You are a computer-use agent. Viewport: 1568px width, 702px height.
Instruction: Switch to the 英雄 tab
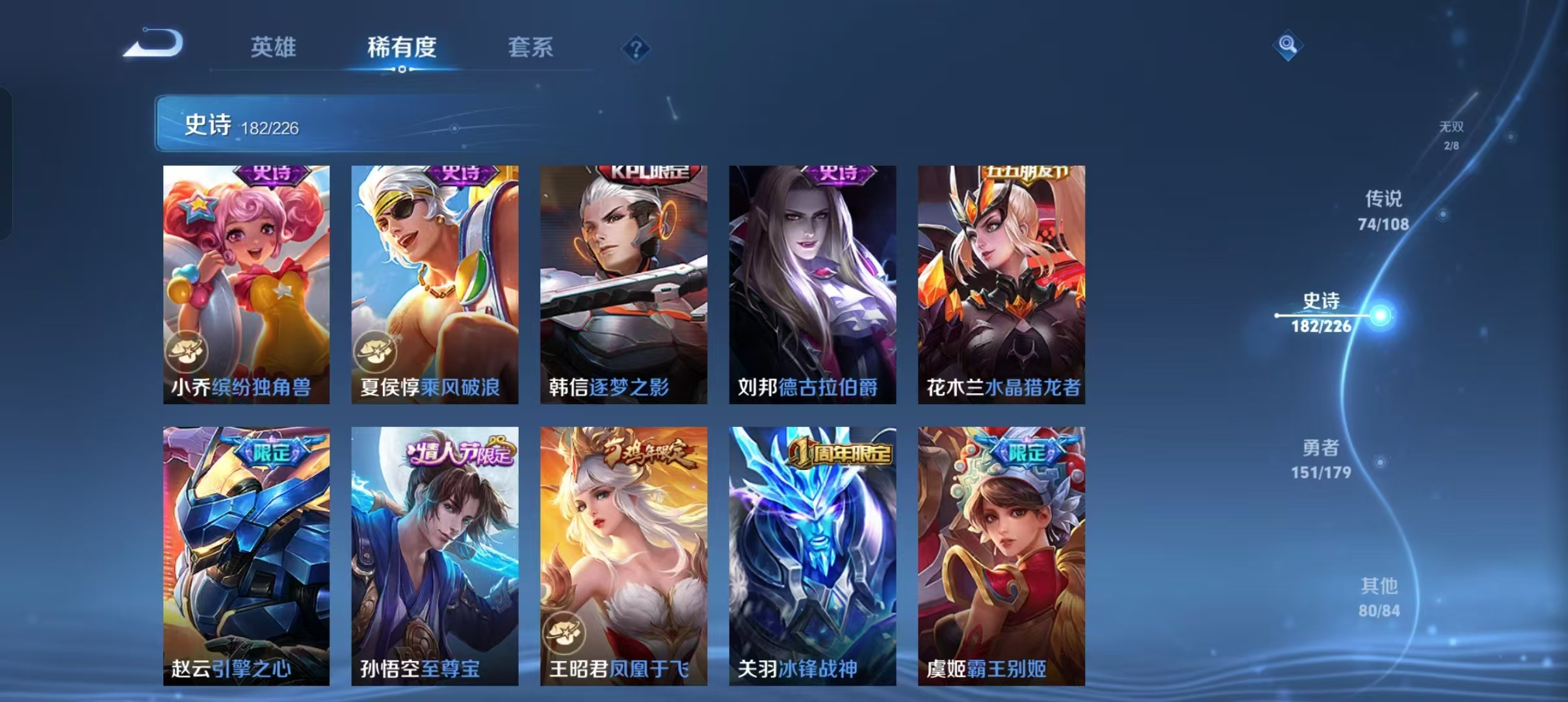pyautogui.click(x=274, y=47)
